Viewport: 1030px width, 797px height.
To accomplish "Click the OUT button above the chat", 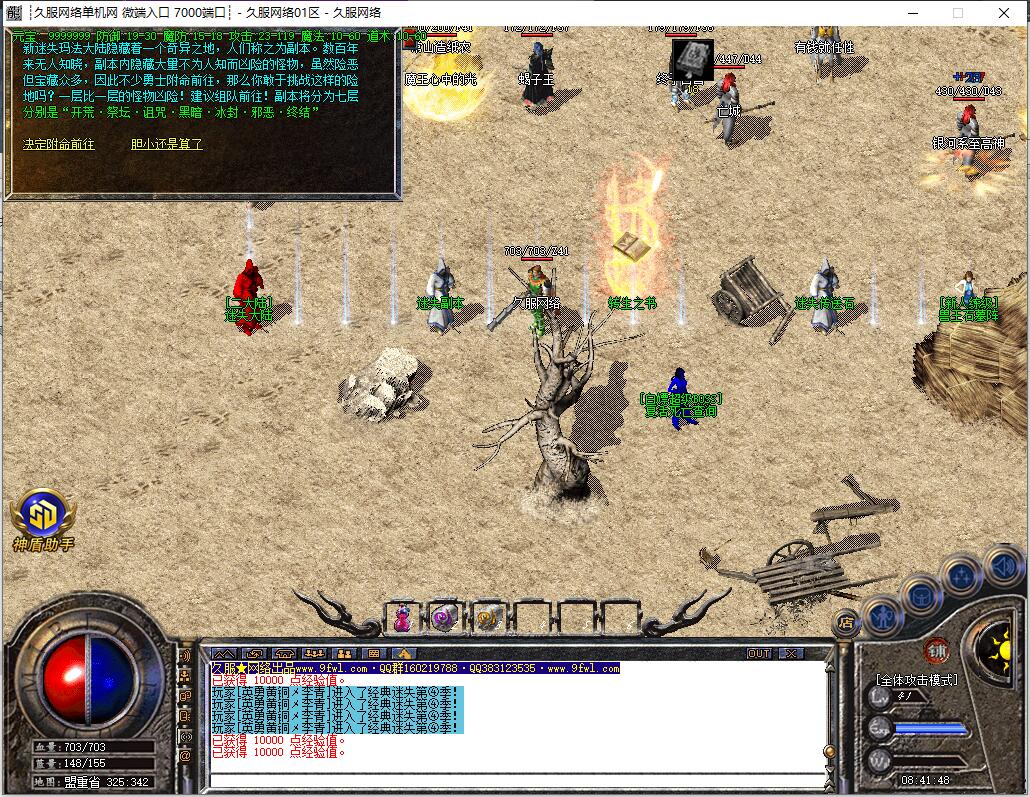I will [x=759, y=653].
